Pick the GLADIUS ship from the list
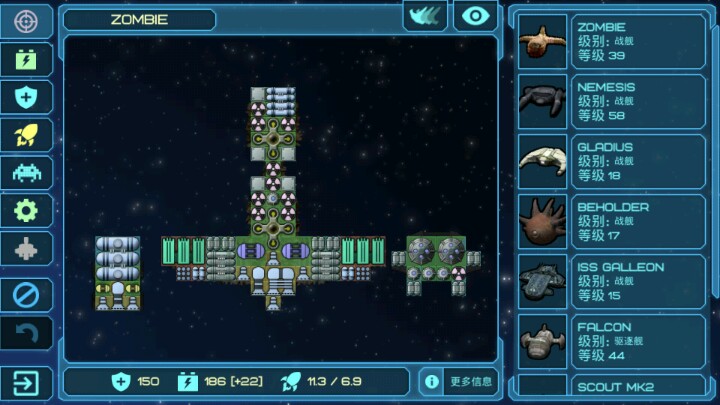720x405 pixels. 611,162
